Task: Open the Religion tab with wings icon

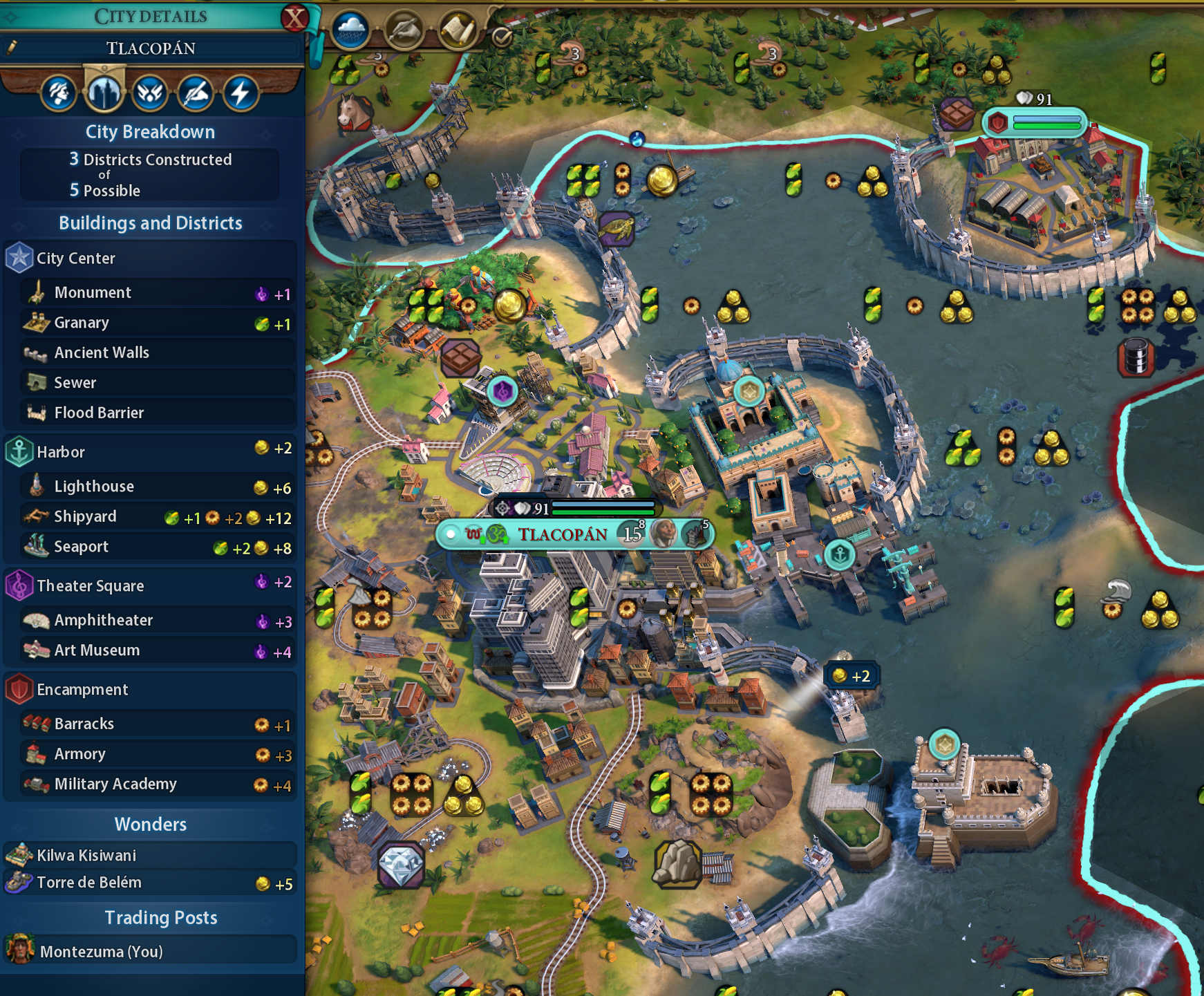Action: [149, 93]
